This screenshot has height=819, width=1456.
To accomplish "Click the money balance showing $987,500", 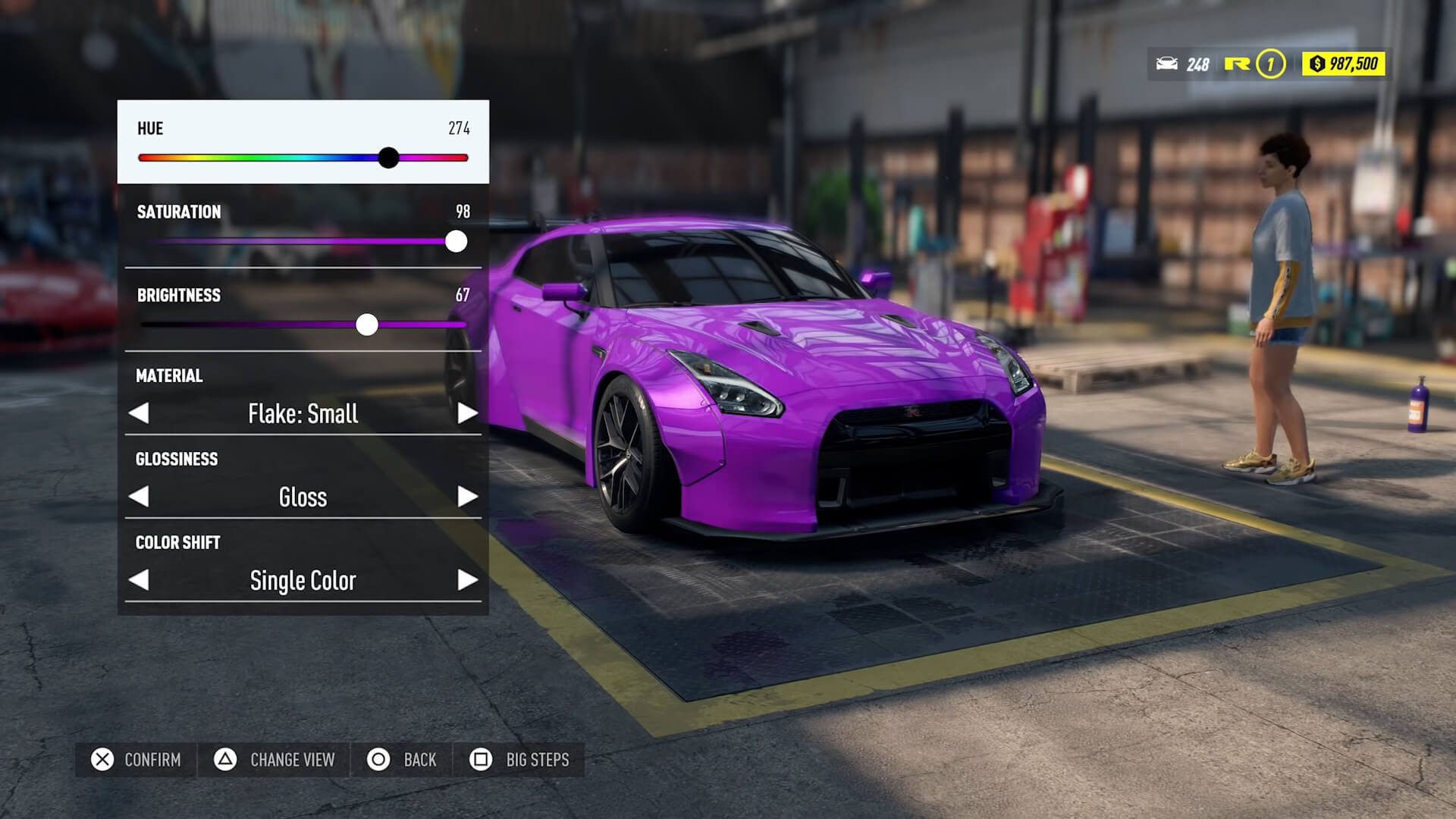I will point(1342,64).
